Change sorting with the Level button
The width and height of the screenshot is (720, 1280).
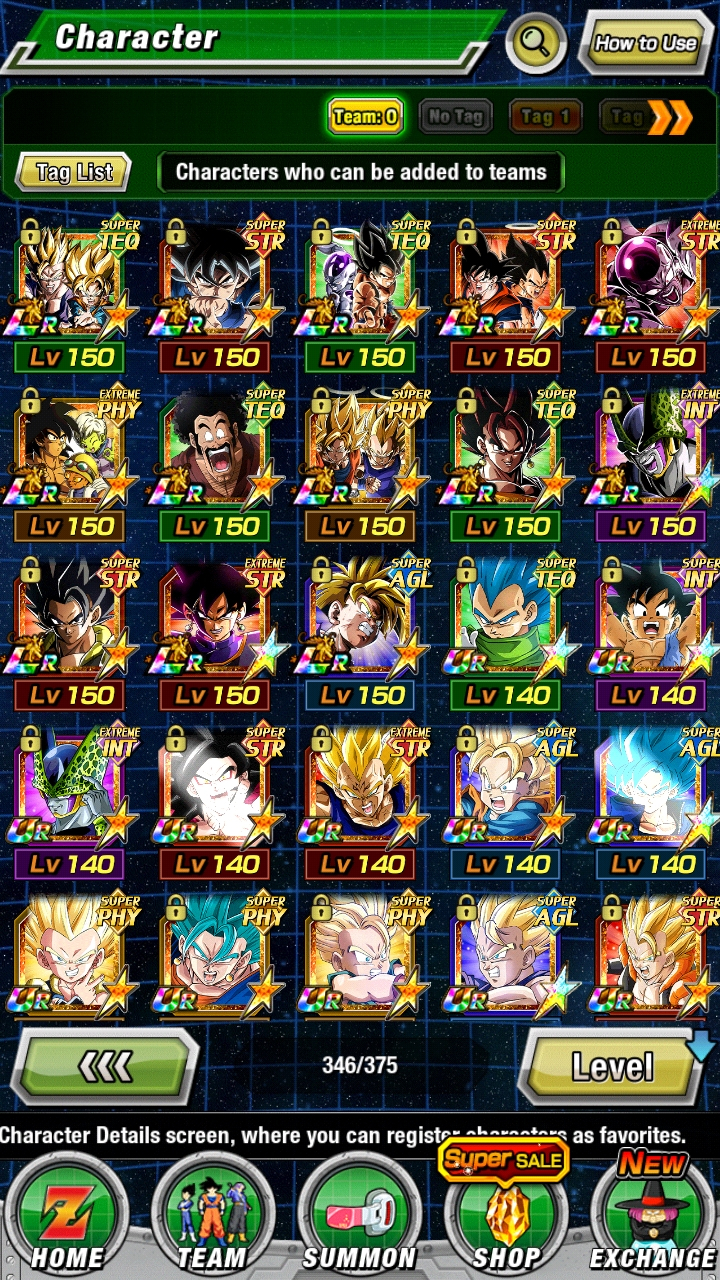pyautogui.click(x=612, y=1067)
